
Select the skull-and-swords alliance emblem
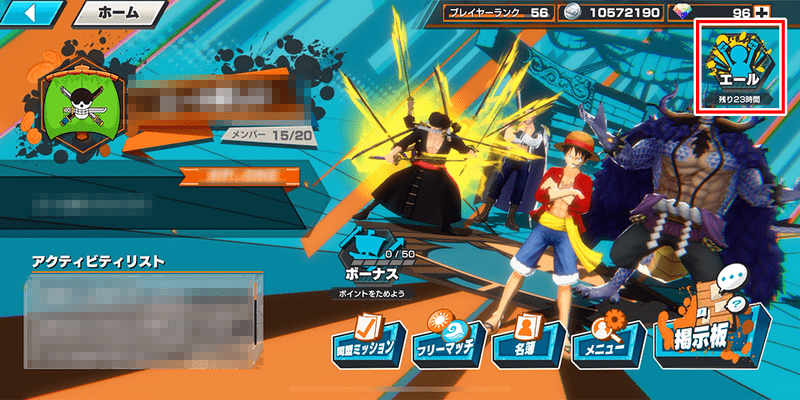pyautogui.click(x=82, y=104)
